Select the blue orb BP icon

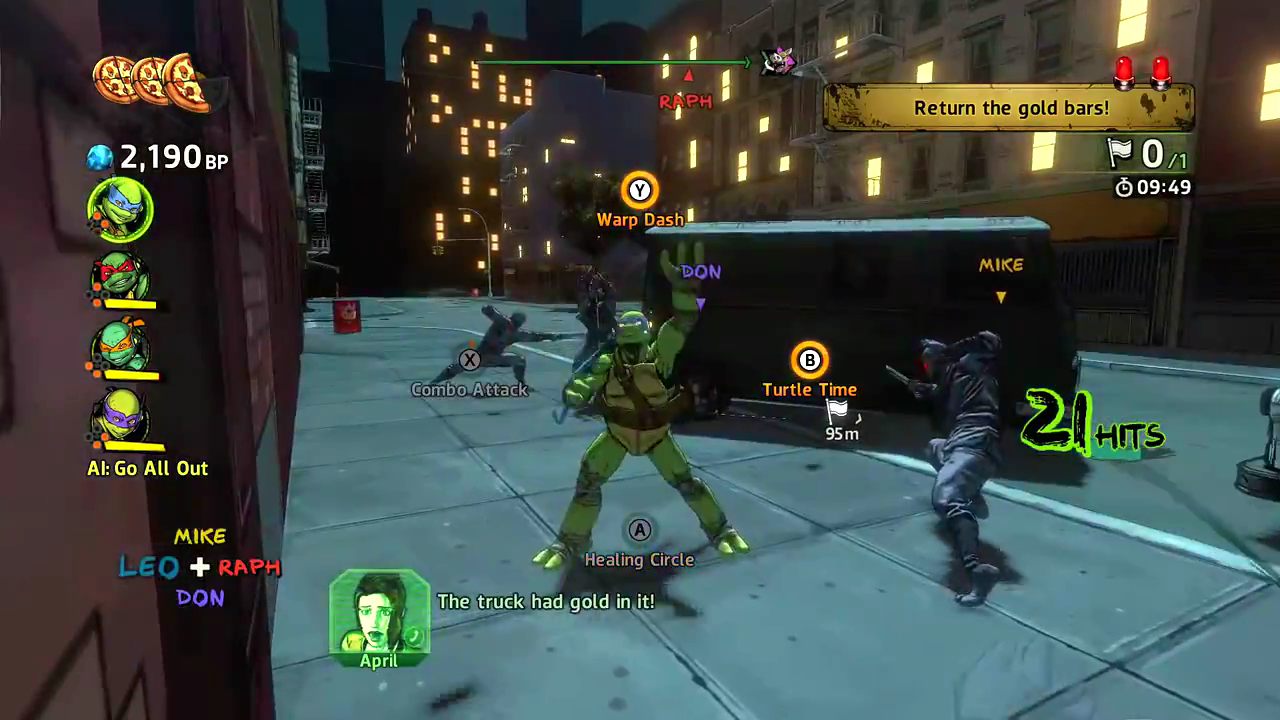100,157
